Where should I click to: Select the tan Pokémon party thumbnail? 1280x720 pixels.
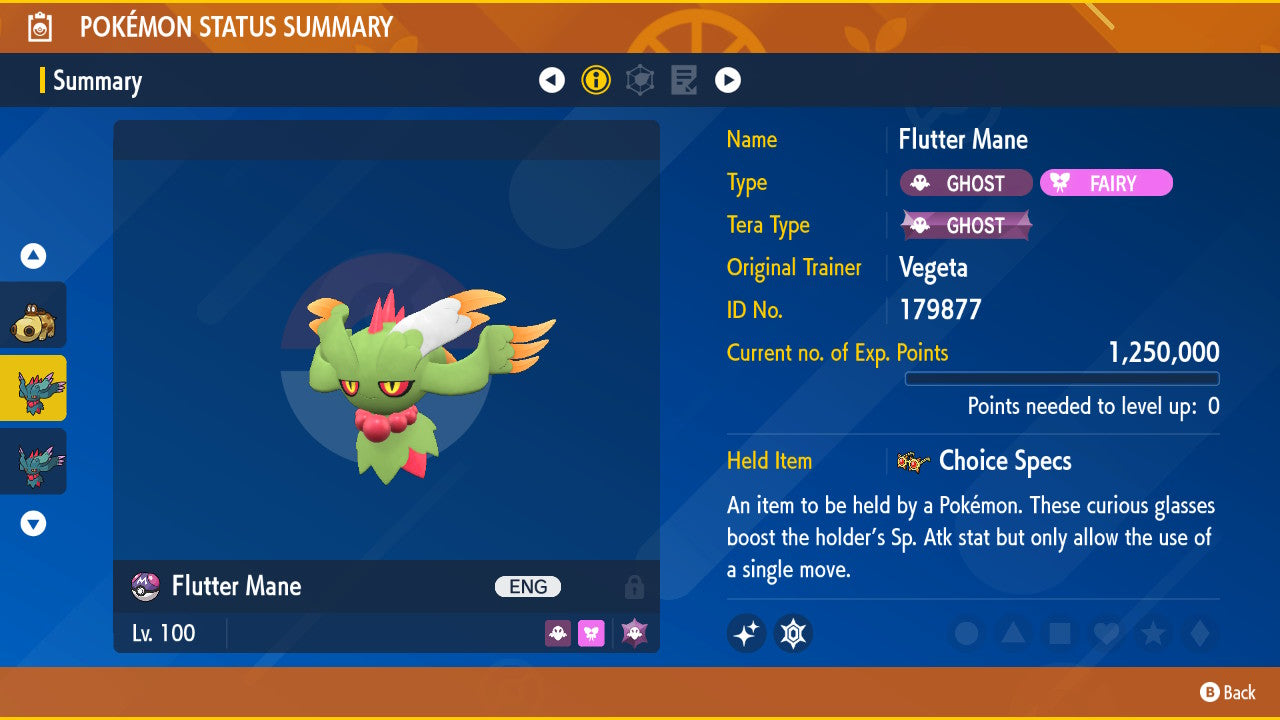(34, 316)
